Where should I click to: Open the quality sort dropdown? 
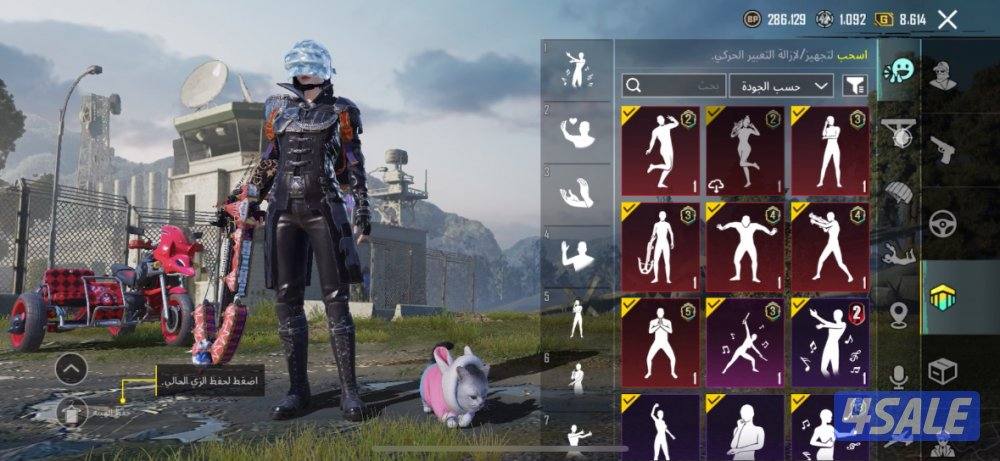click(x=781, y=86)
